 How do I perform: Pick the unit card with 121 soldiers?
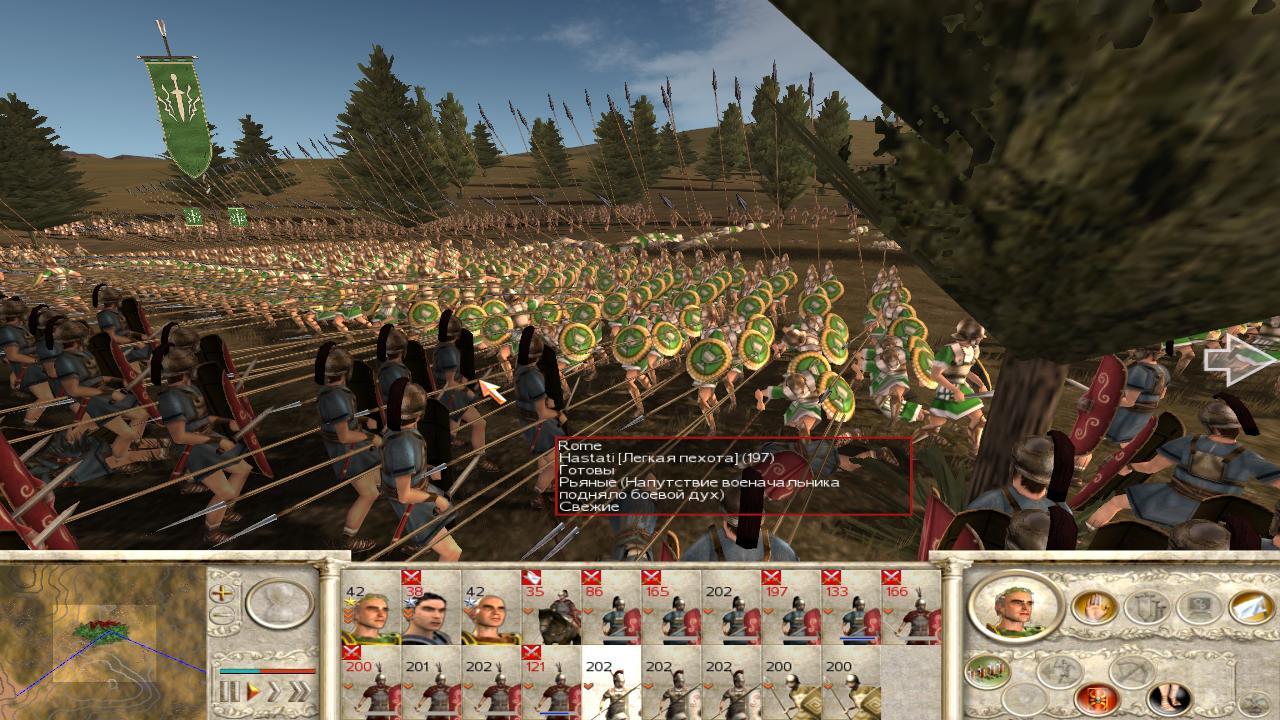[551, 683]
